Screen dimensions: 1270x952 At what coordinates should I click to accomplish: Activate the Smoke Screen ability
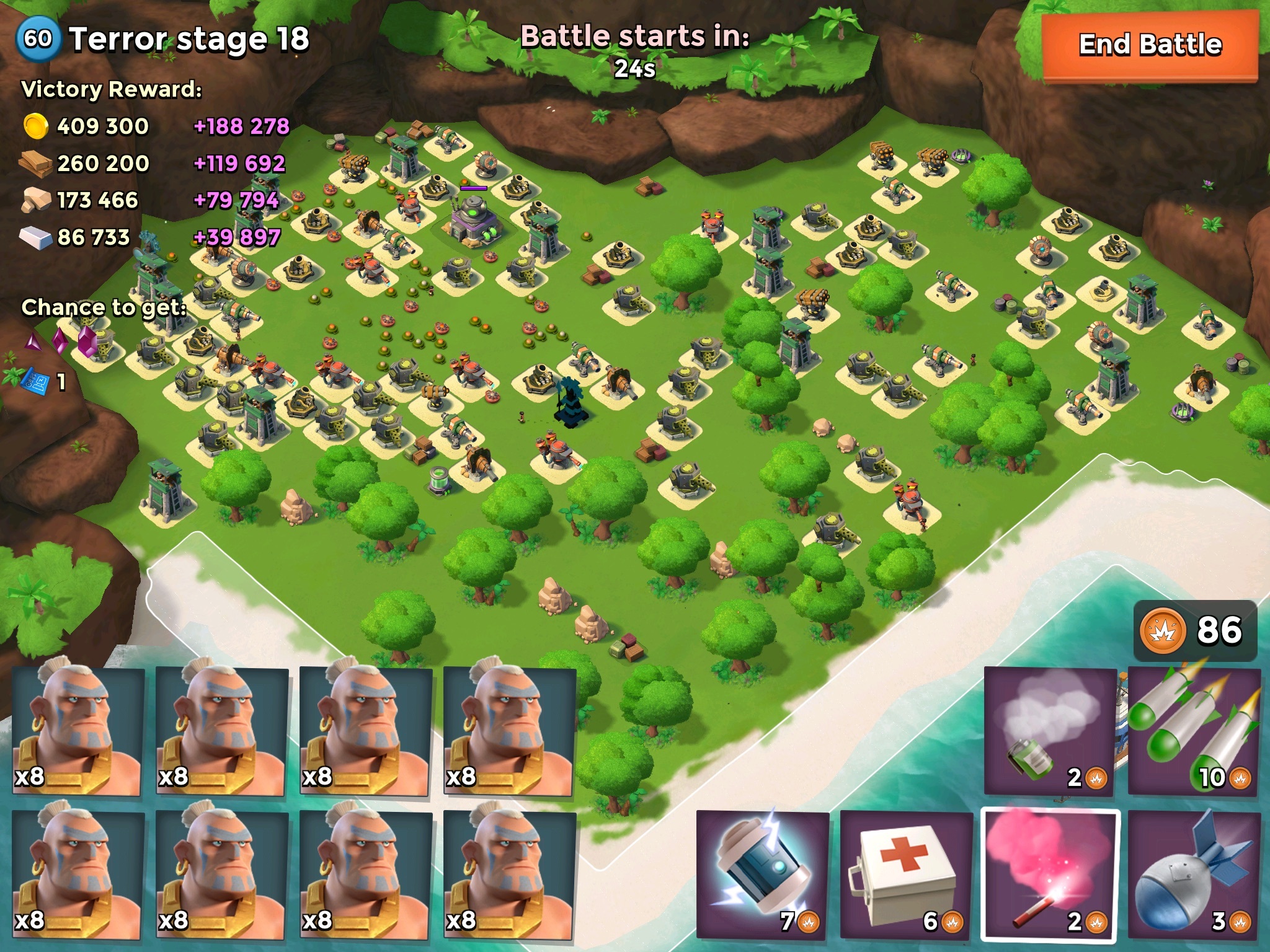pos(1049,731)
